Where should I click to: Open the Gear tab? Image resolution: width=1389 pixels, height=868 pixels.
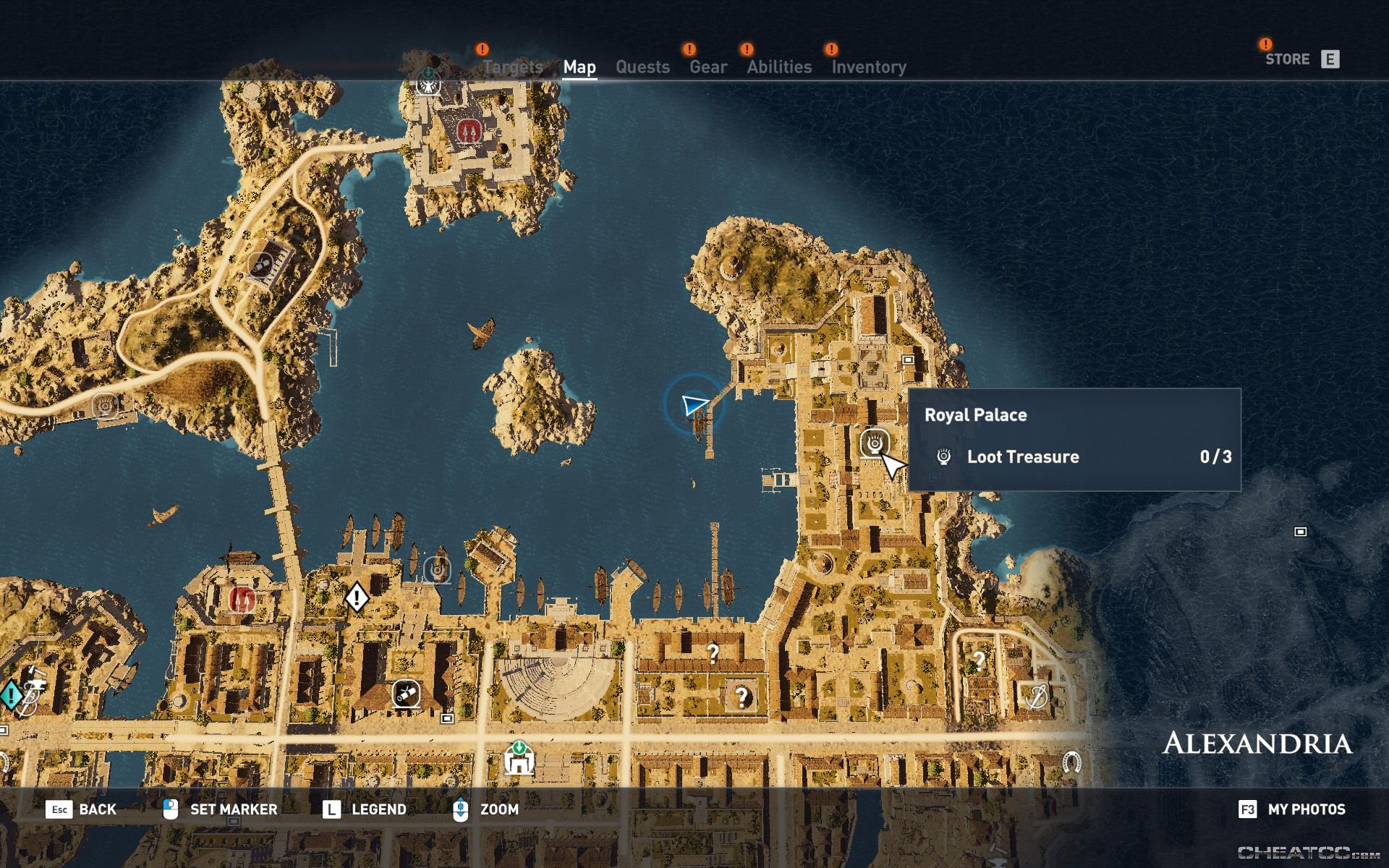[x=707, y=67]
